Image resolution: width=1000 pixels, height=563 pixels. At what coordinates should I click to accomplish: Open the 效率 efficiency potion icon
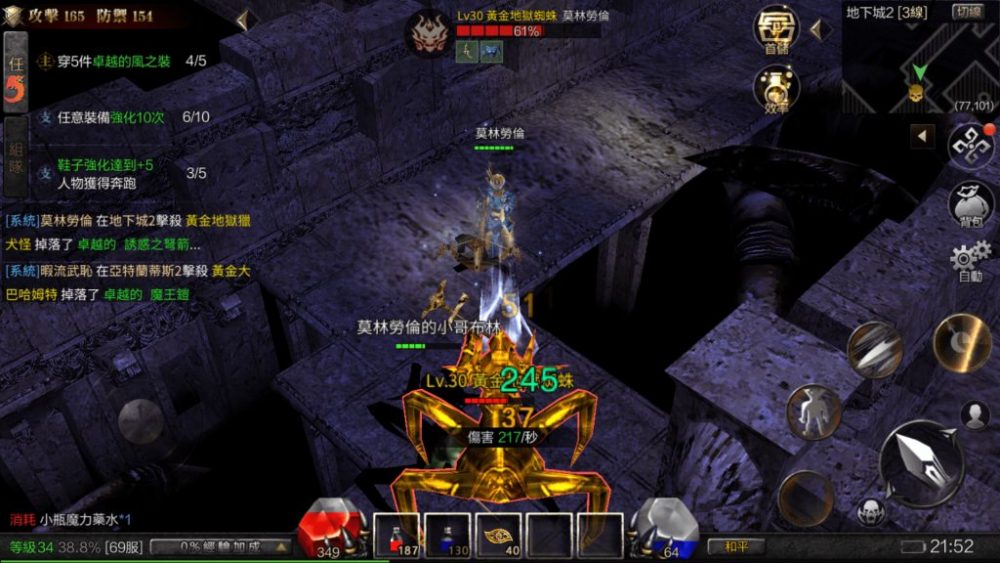click(x=776, y=88)
